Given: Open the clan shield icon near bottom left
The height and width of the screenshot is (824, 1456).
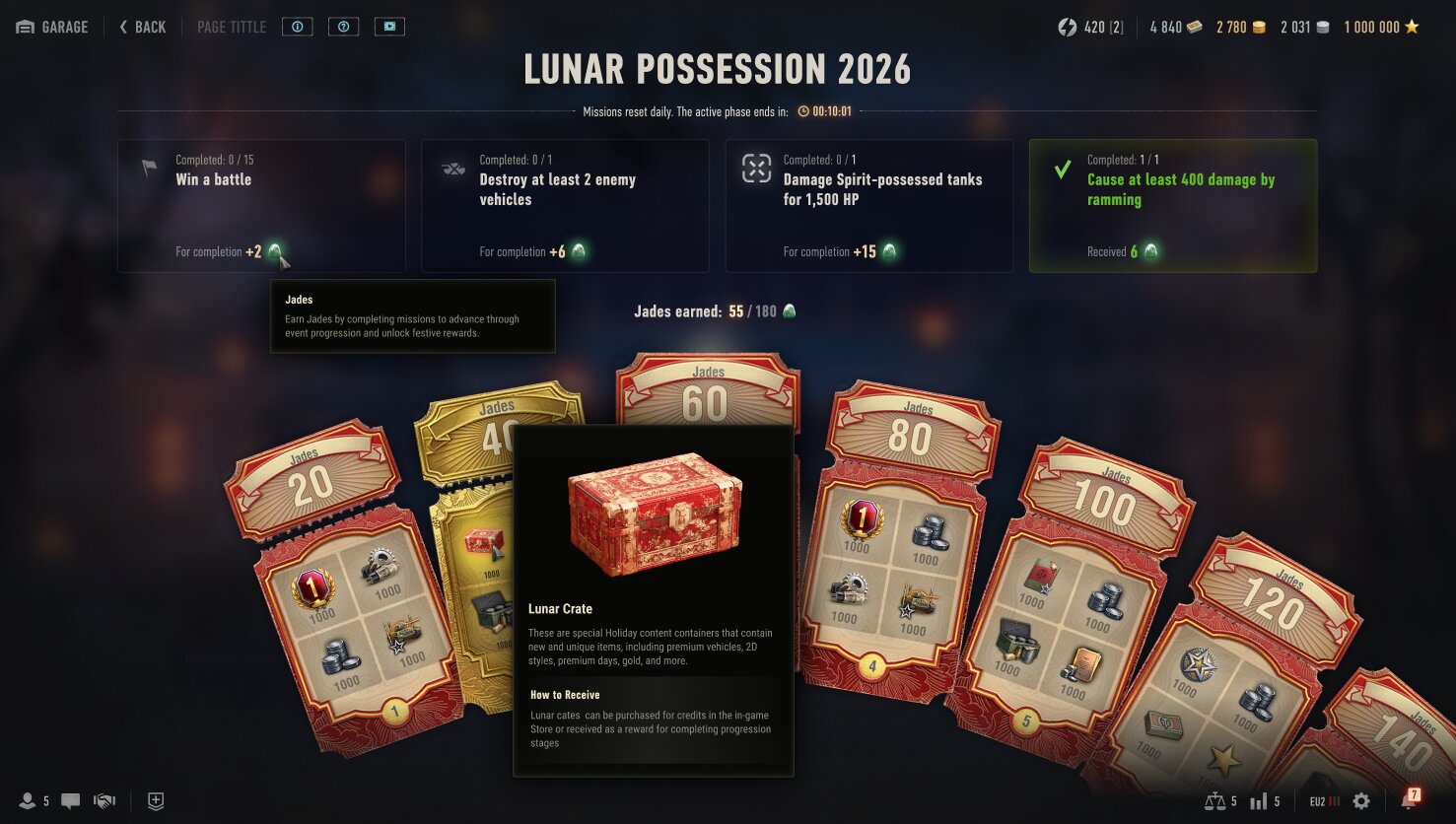Looking at the screenshot, I should coord(155,800).
